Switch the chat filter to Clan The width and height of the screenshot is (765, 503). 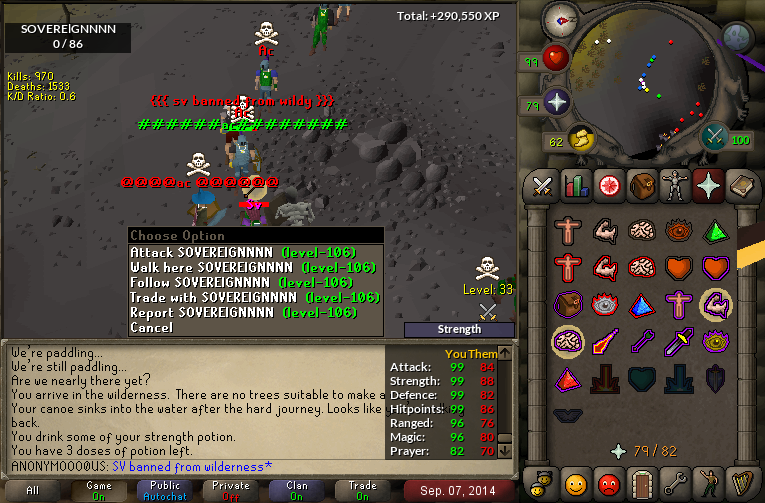[296, 490]
